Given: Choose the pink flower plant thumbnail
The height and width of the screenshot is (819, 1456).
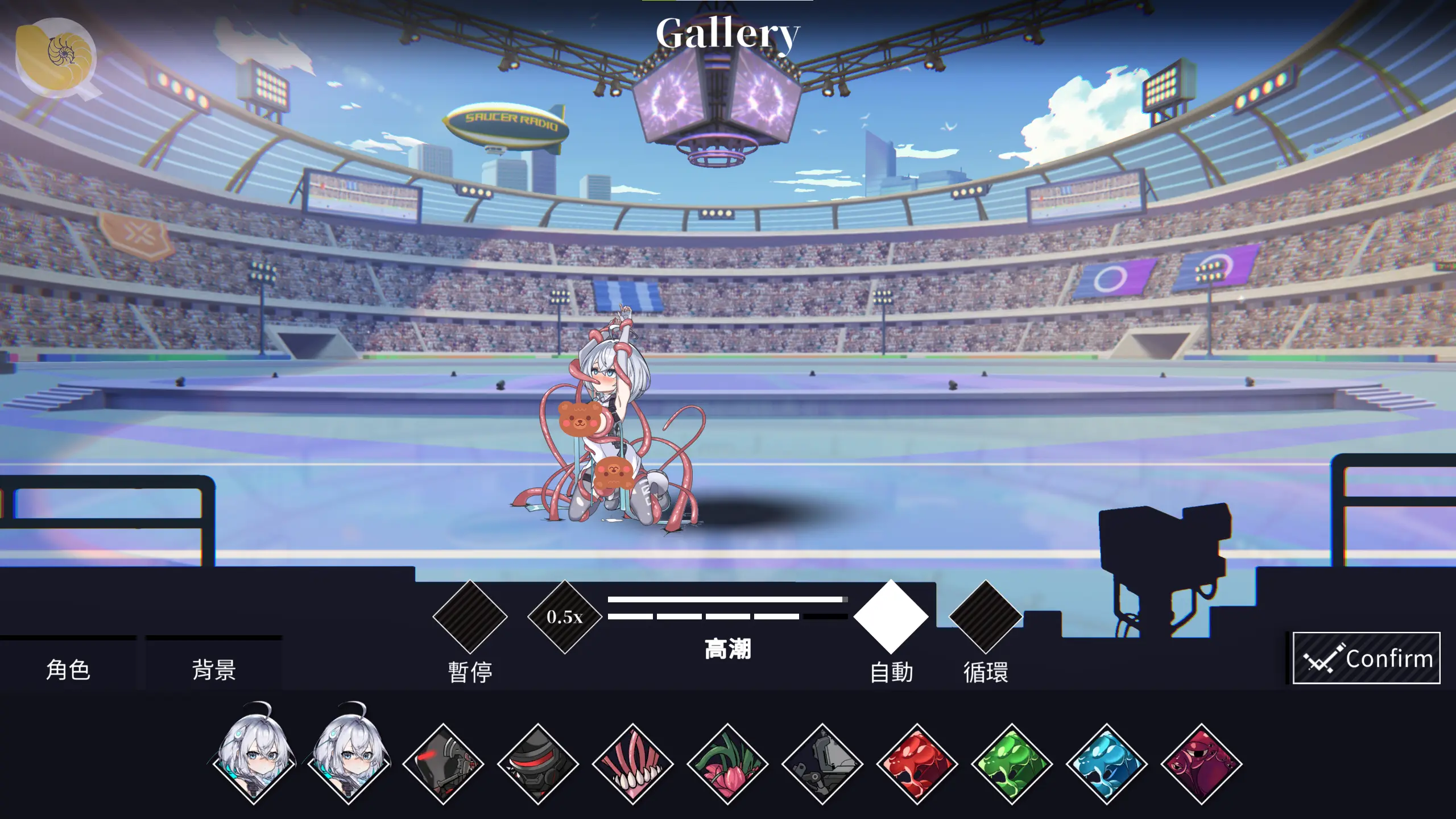Looking at the screenshot, I should pos(727,764).
